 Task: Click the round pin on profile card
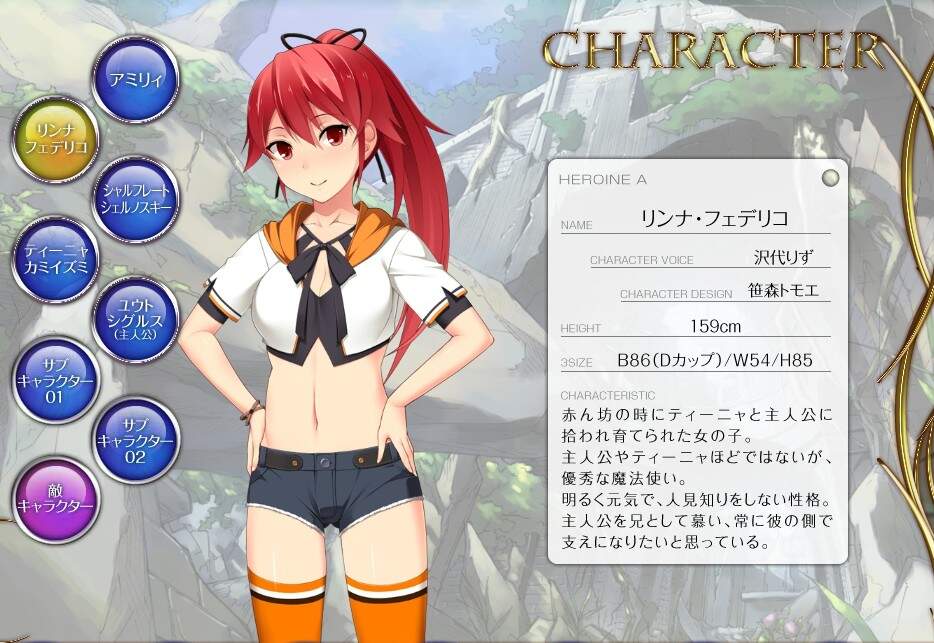(x=829, y=179)
